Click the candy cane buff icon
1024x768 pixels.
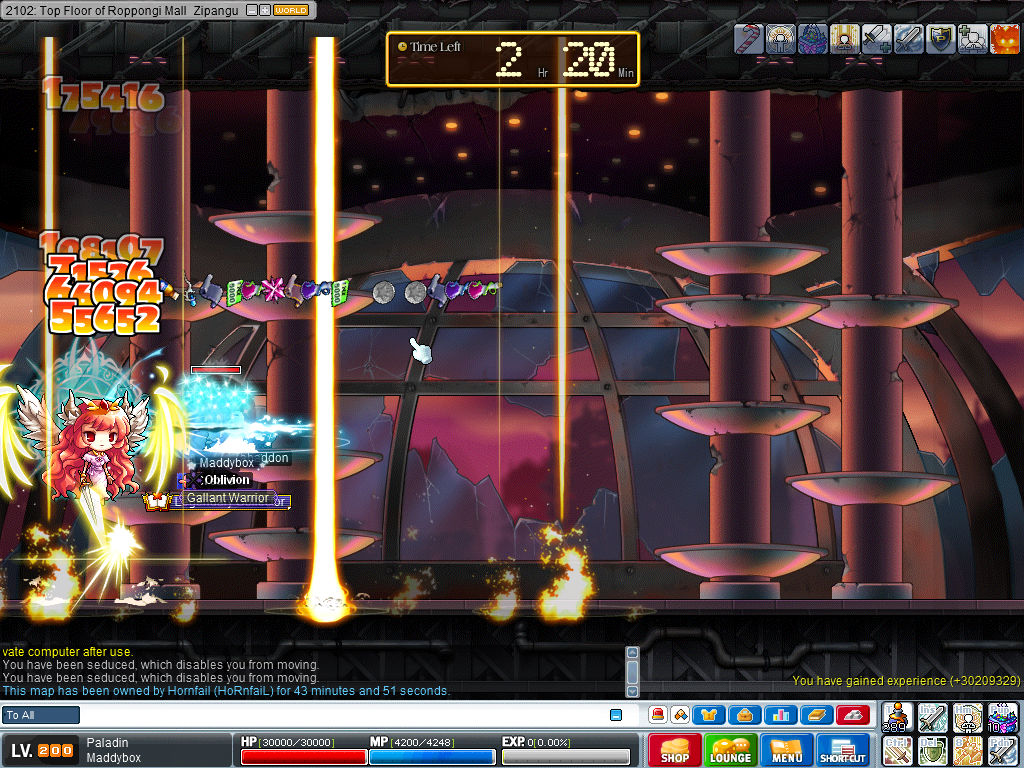point(748,38)
